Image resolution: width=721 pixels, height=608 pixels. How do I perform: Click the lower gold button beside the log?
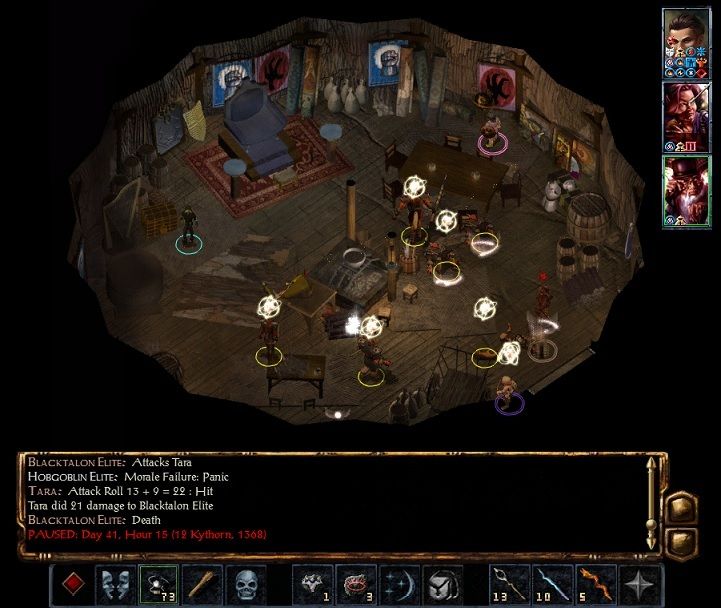681,541
